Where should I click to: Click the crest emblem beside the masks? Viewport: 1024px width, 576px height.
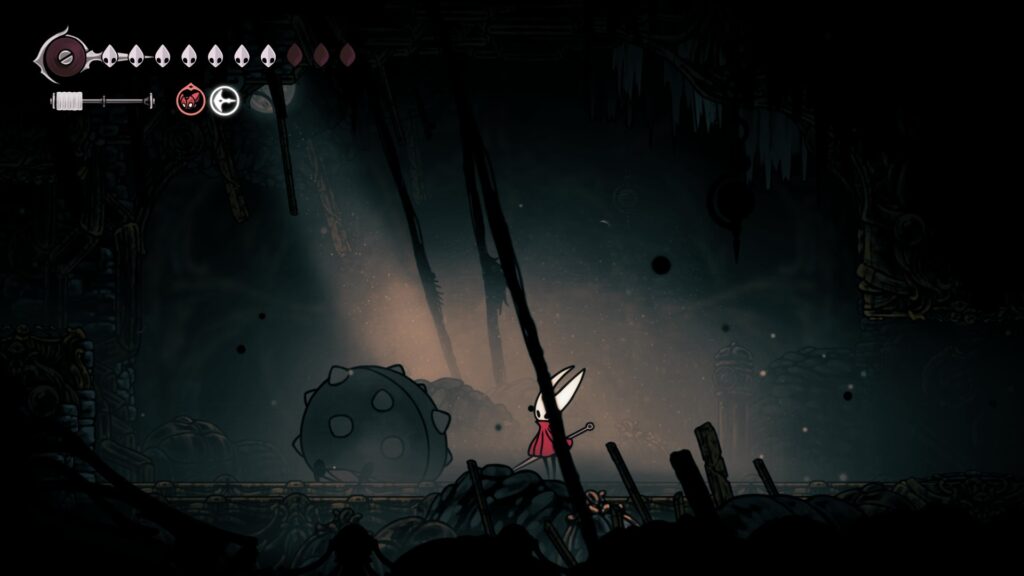coord(65,56)
